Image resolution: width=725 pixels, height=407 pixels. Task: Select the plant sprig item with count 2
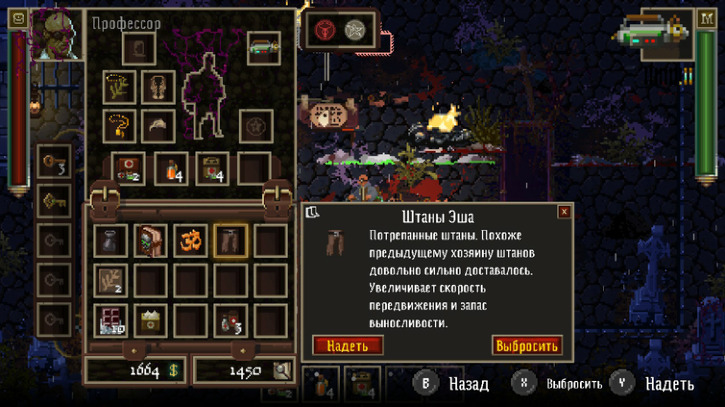111,280
